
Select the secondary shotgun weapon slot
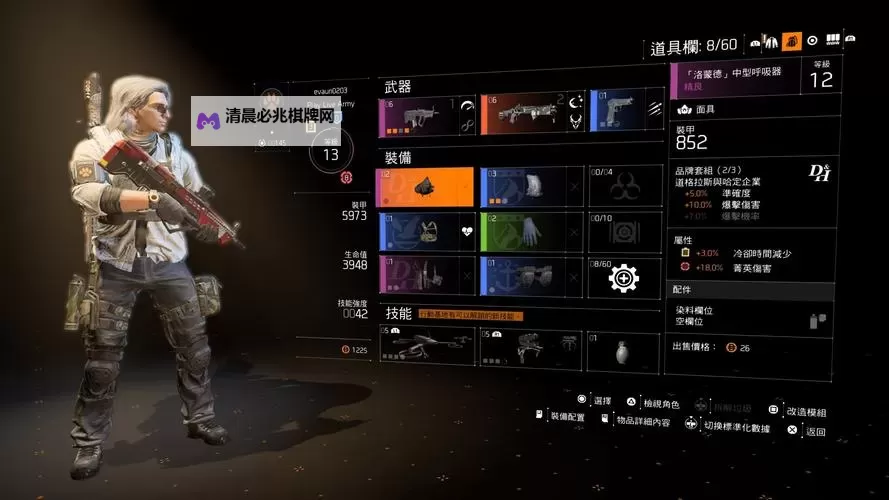point(528,115)
